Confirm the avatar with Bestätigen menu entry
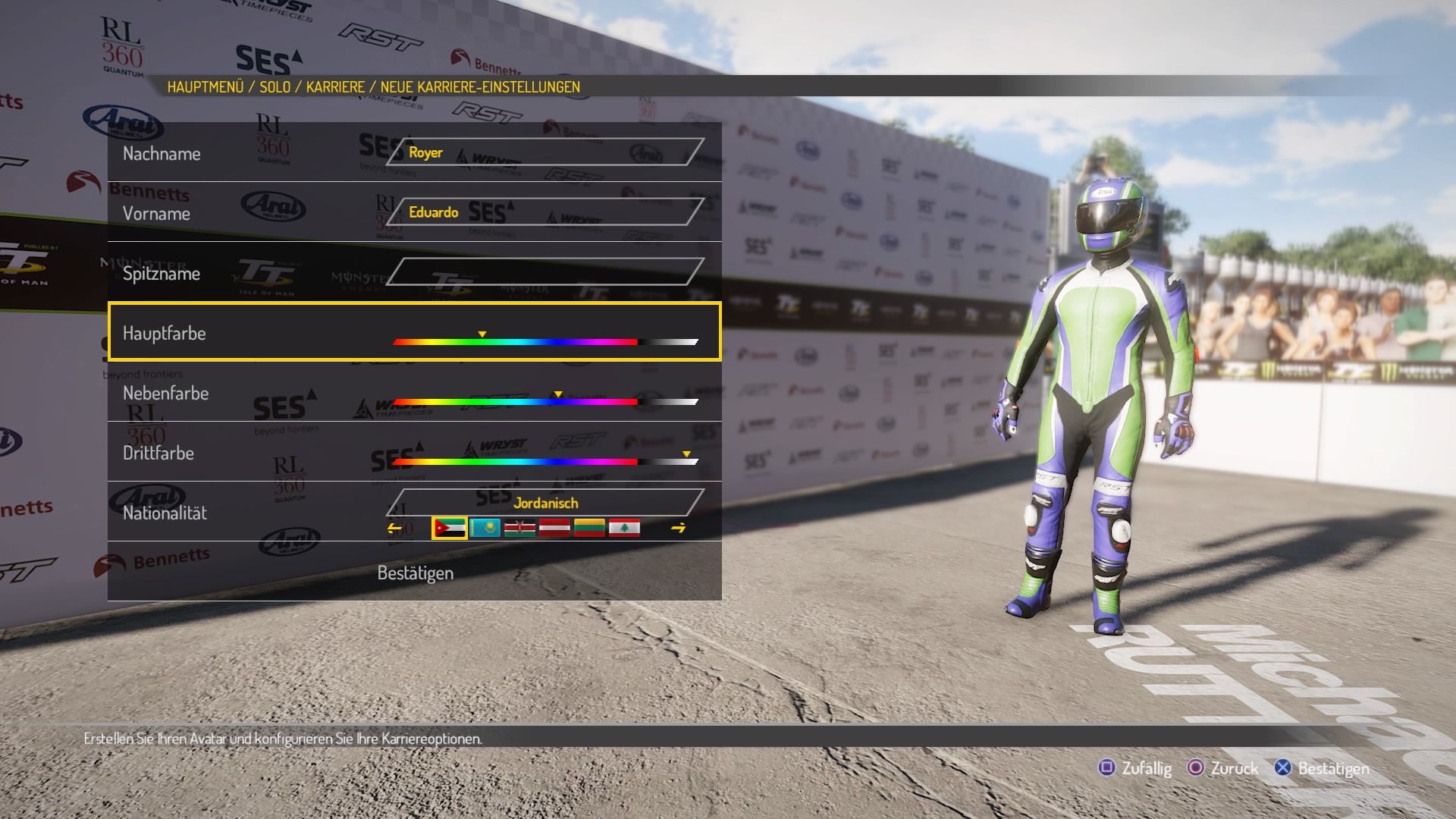Screen dimensions: 1456x819 [415, 573]
